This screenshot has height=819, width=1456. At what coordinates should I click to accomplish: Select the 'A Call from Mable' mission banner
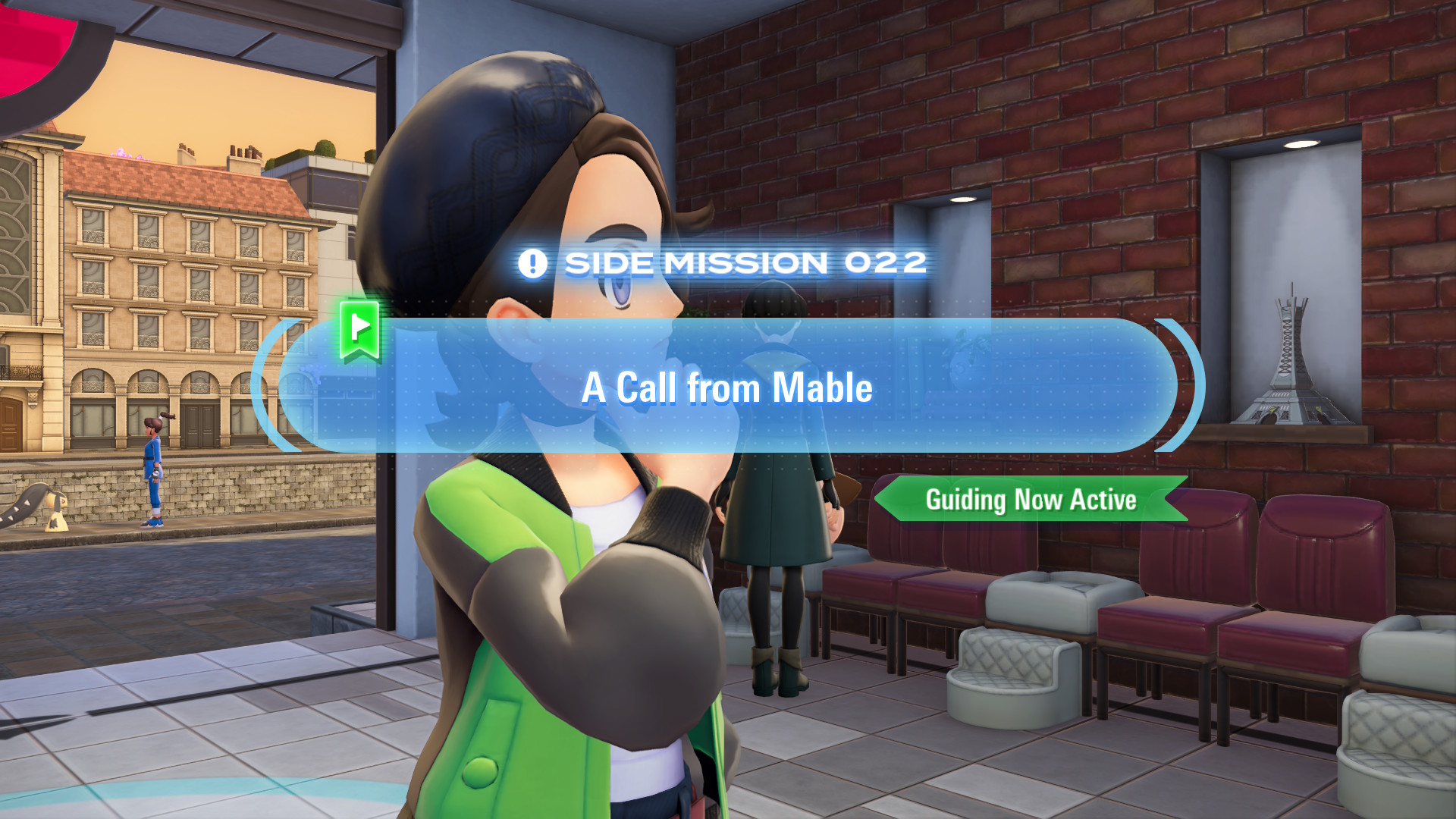(726, 387)
